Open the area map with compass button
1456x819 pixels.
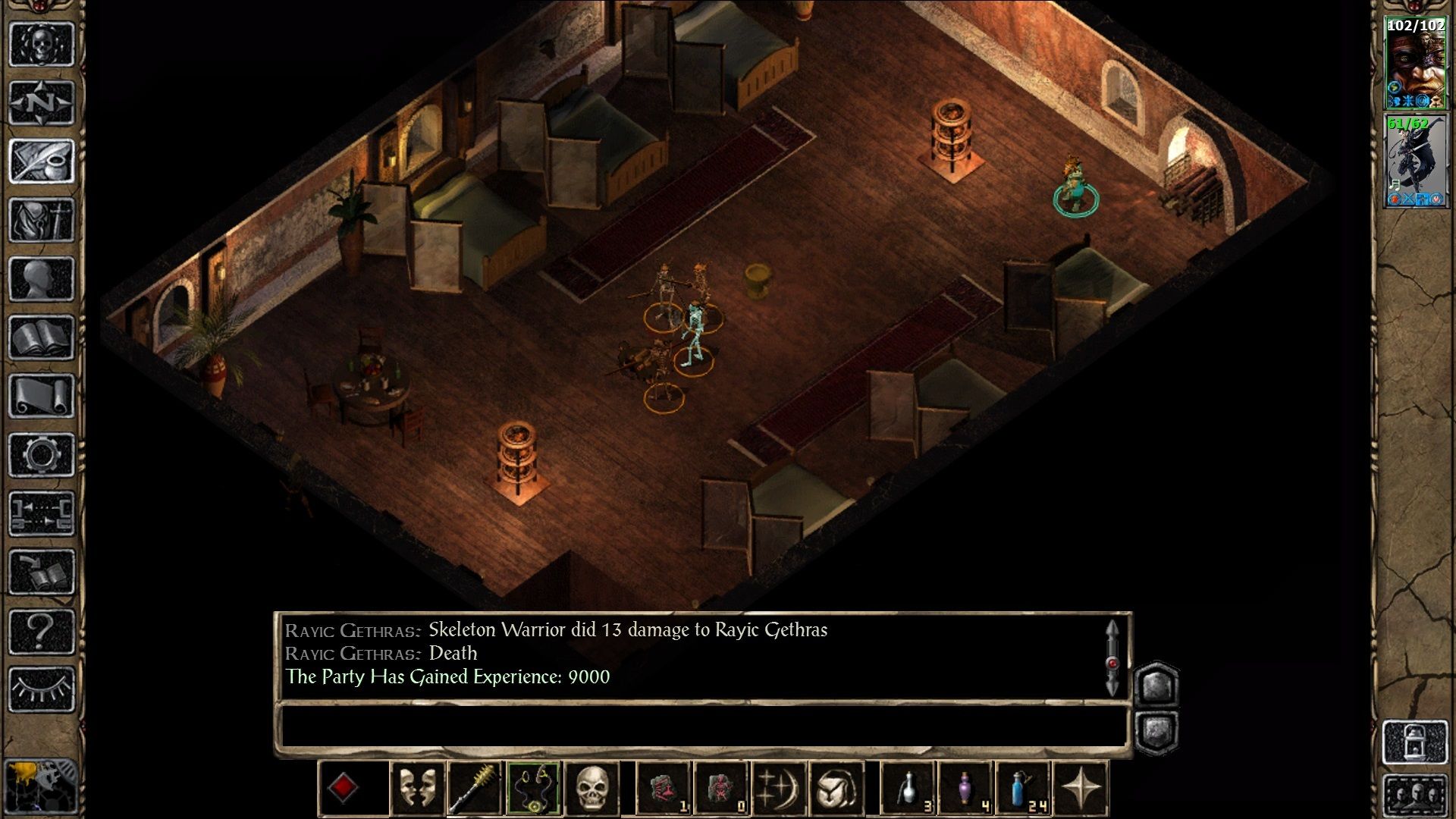pyautogui.click(x=42, y=102)
